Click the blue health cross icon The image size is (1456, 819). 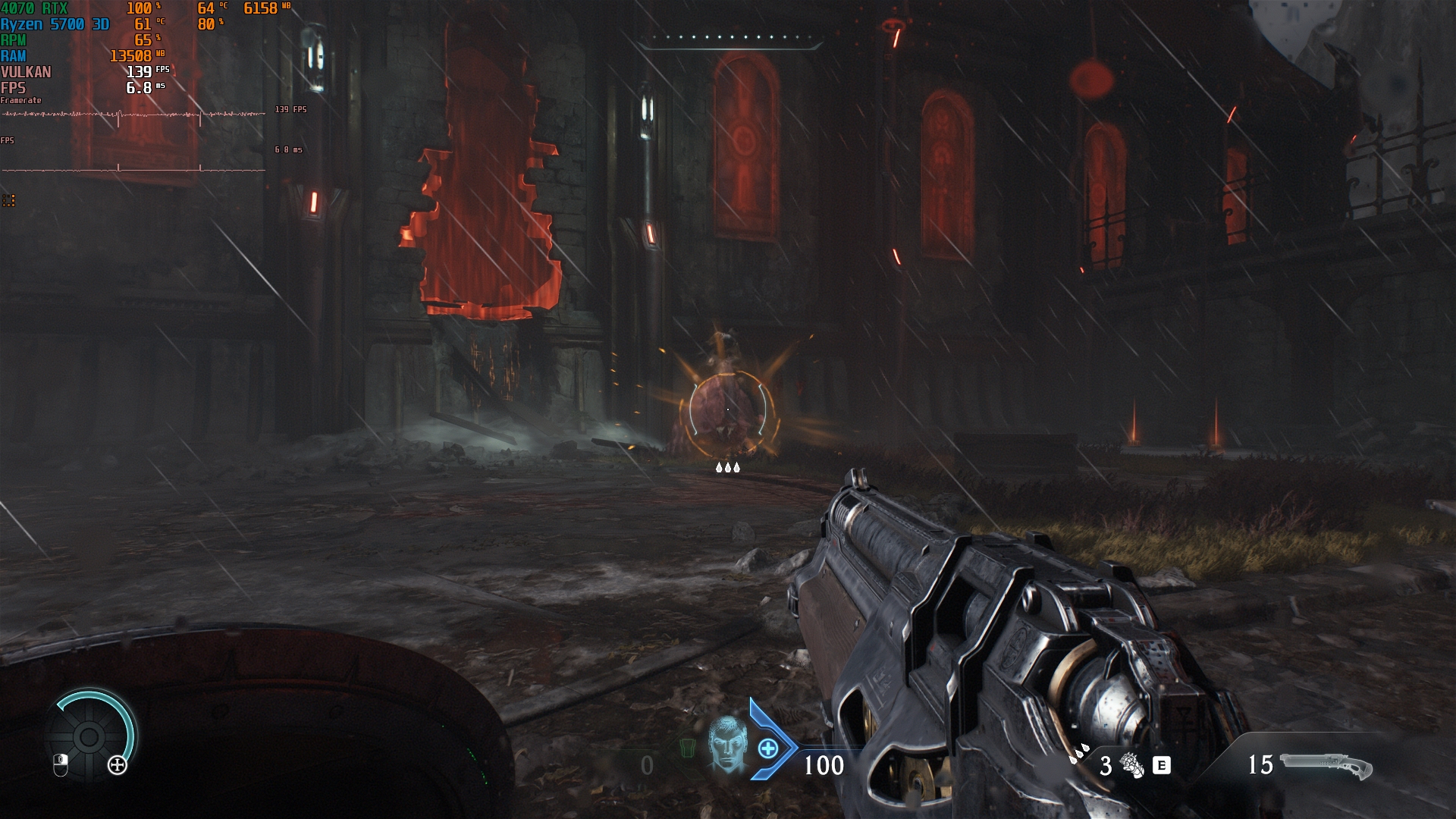(768, 749)
